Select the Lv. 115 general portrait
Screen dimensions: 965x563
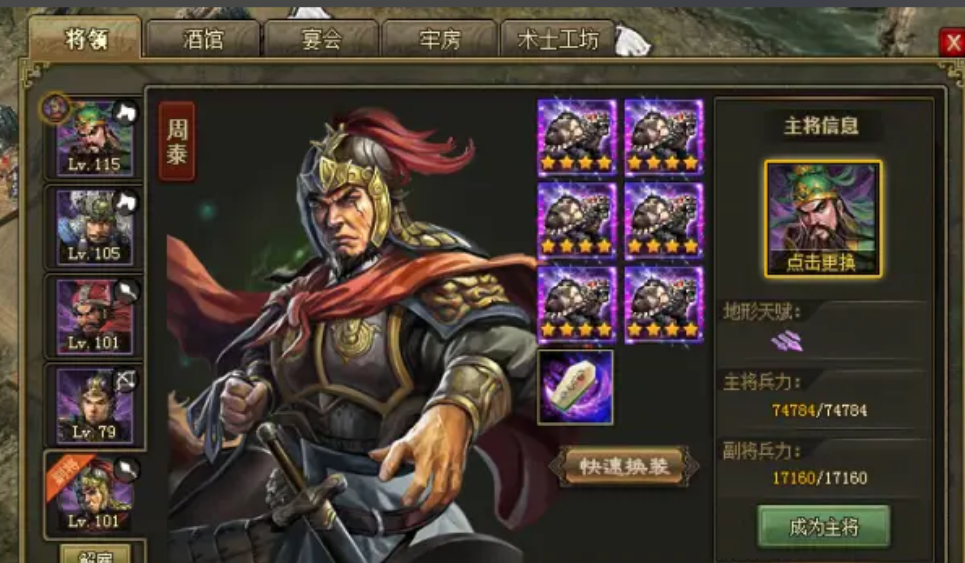94,139
